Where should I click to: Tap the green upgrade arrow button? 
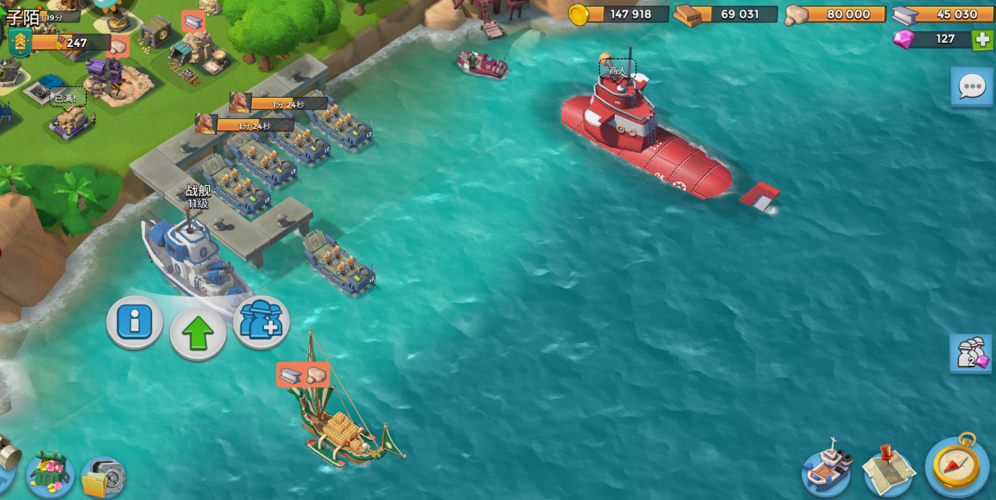(x=197, y=334)
